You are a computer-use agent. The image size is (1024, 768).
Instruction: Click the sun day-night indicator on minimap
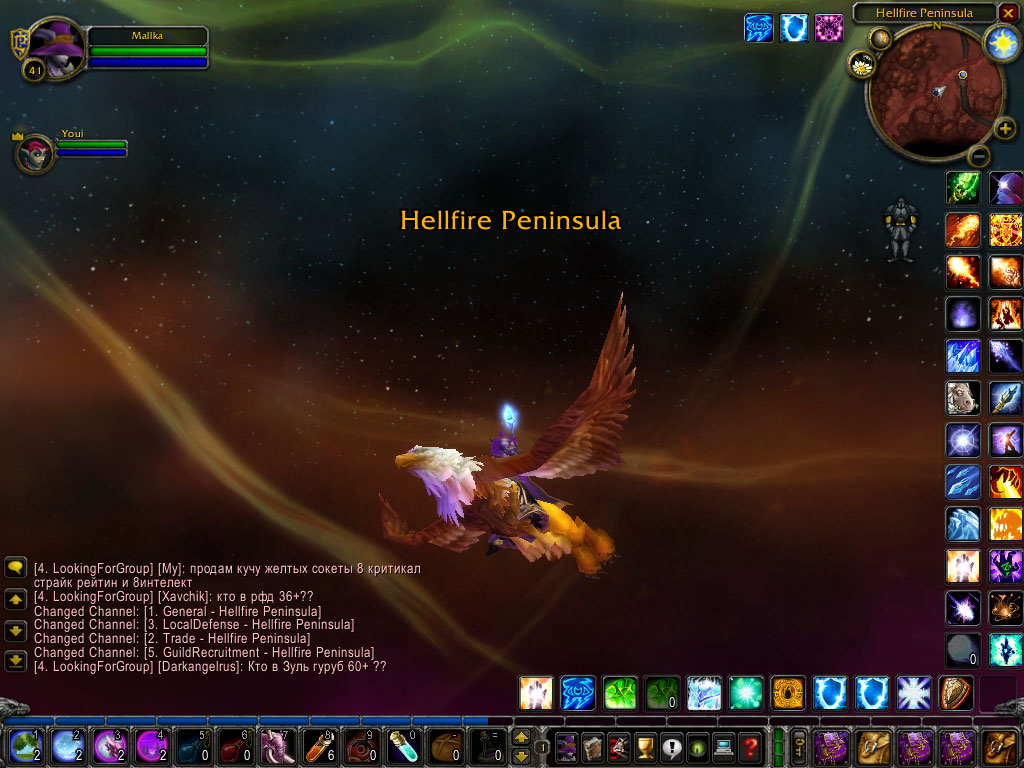coord(1001,41)
